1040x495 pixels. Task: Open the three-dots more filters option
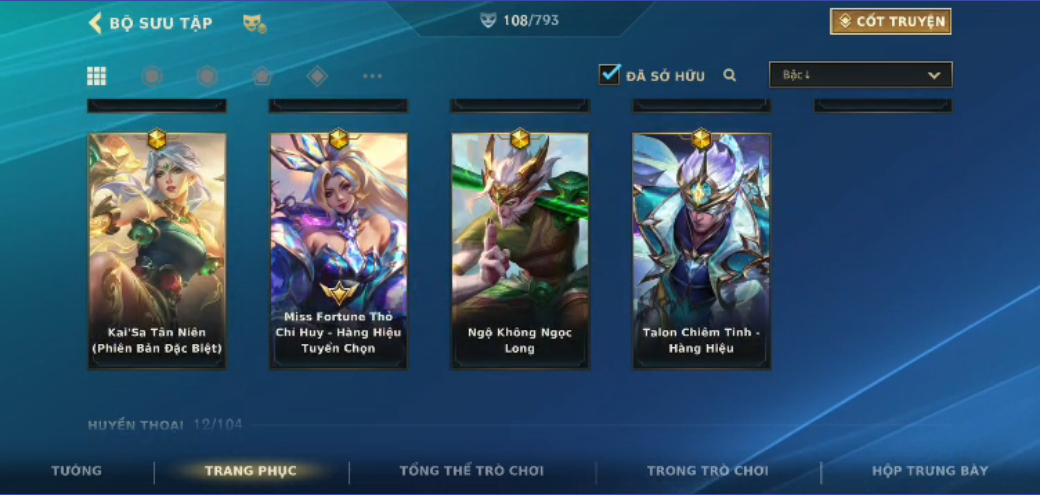[372, 76]
